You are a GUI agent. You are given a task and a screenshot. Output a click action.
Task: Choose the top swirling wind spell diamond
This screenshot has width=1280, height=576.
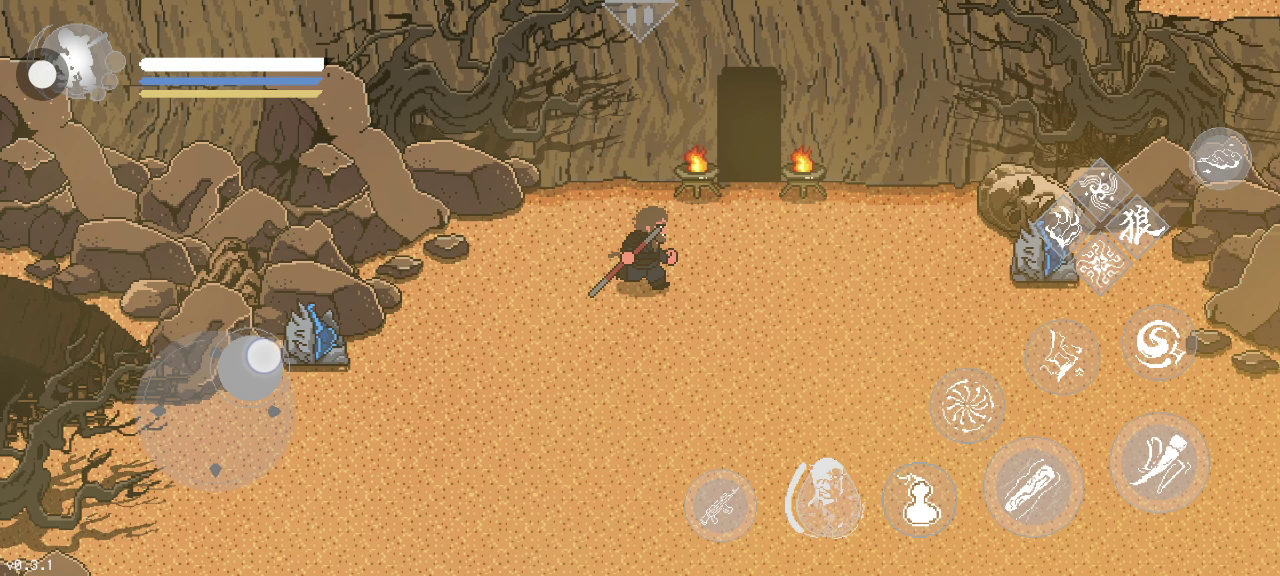(x=1100, y=190)
